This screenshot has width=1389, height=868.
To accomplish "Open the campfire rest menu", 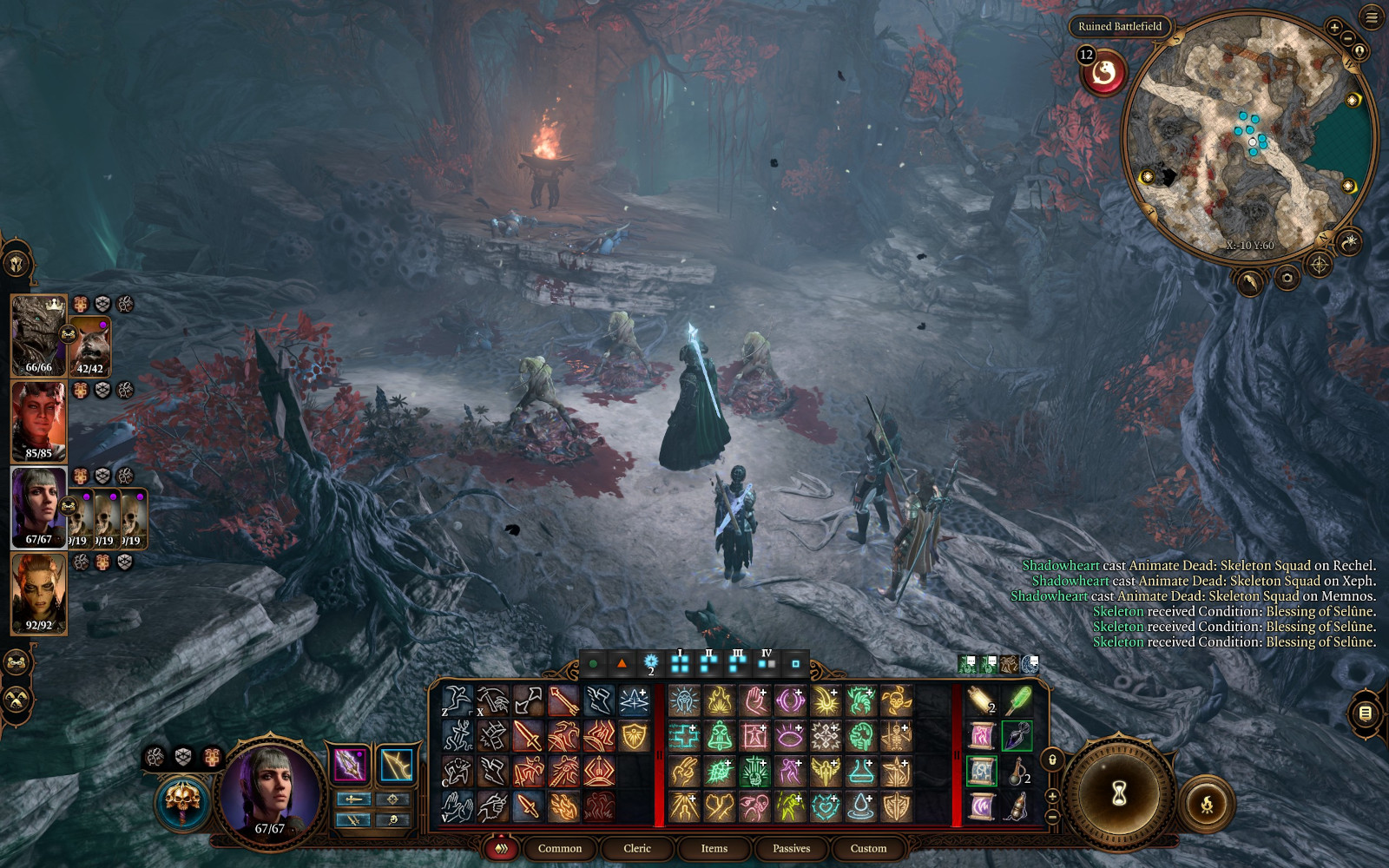I will [x=1206, y=806].
